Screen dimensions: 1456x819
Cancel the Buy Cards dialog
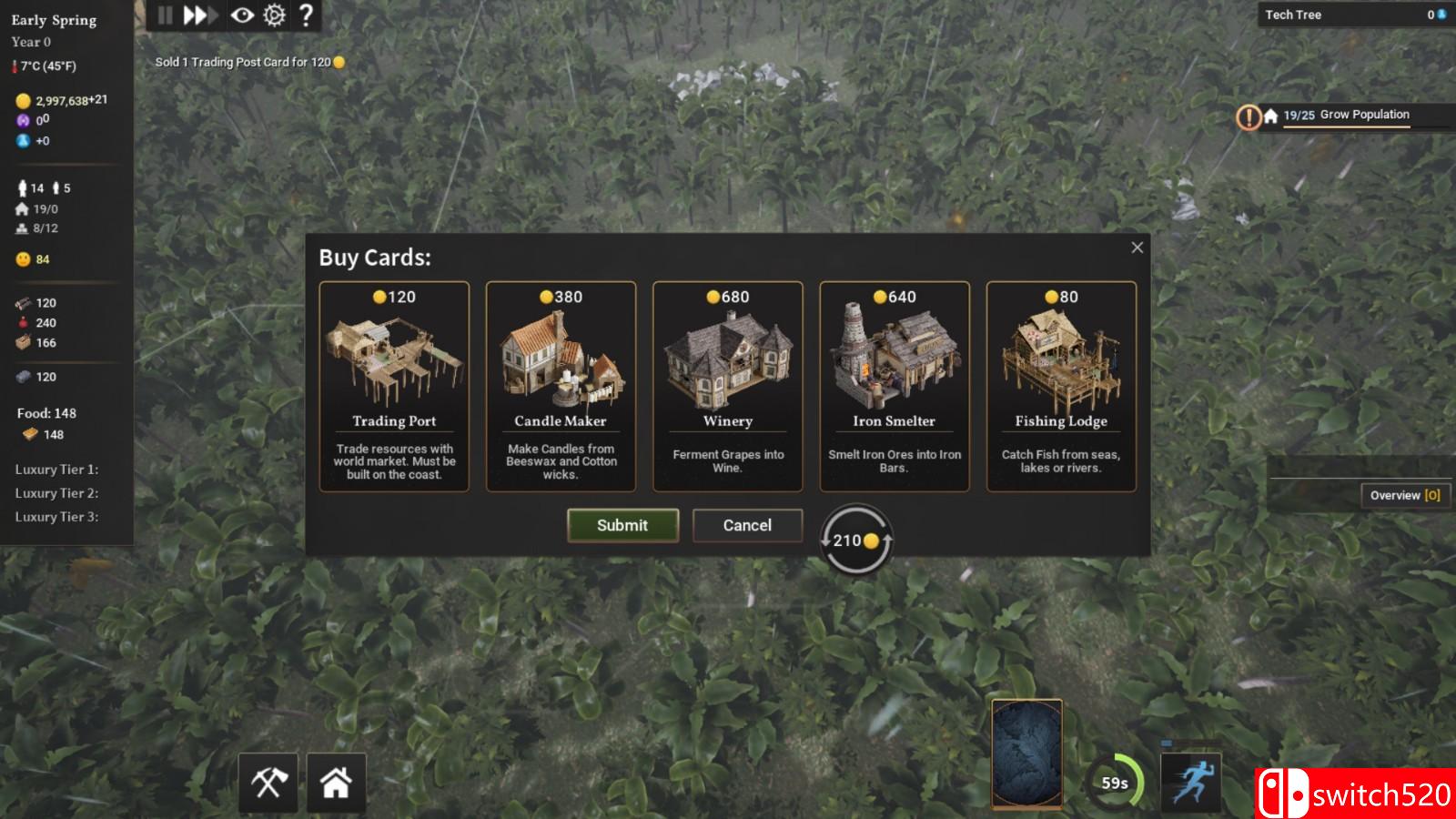click(x=747, y=525)
